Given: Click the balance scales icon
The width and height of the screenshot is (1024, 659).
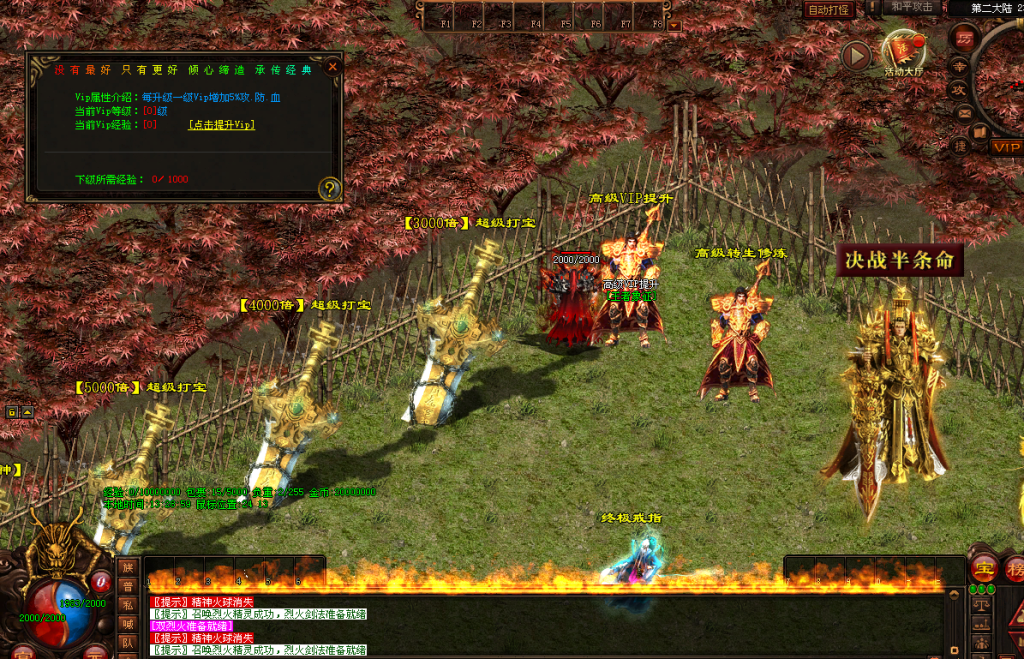Looking at the screenshot, I should [x=980, y=607].
